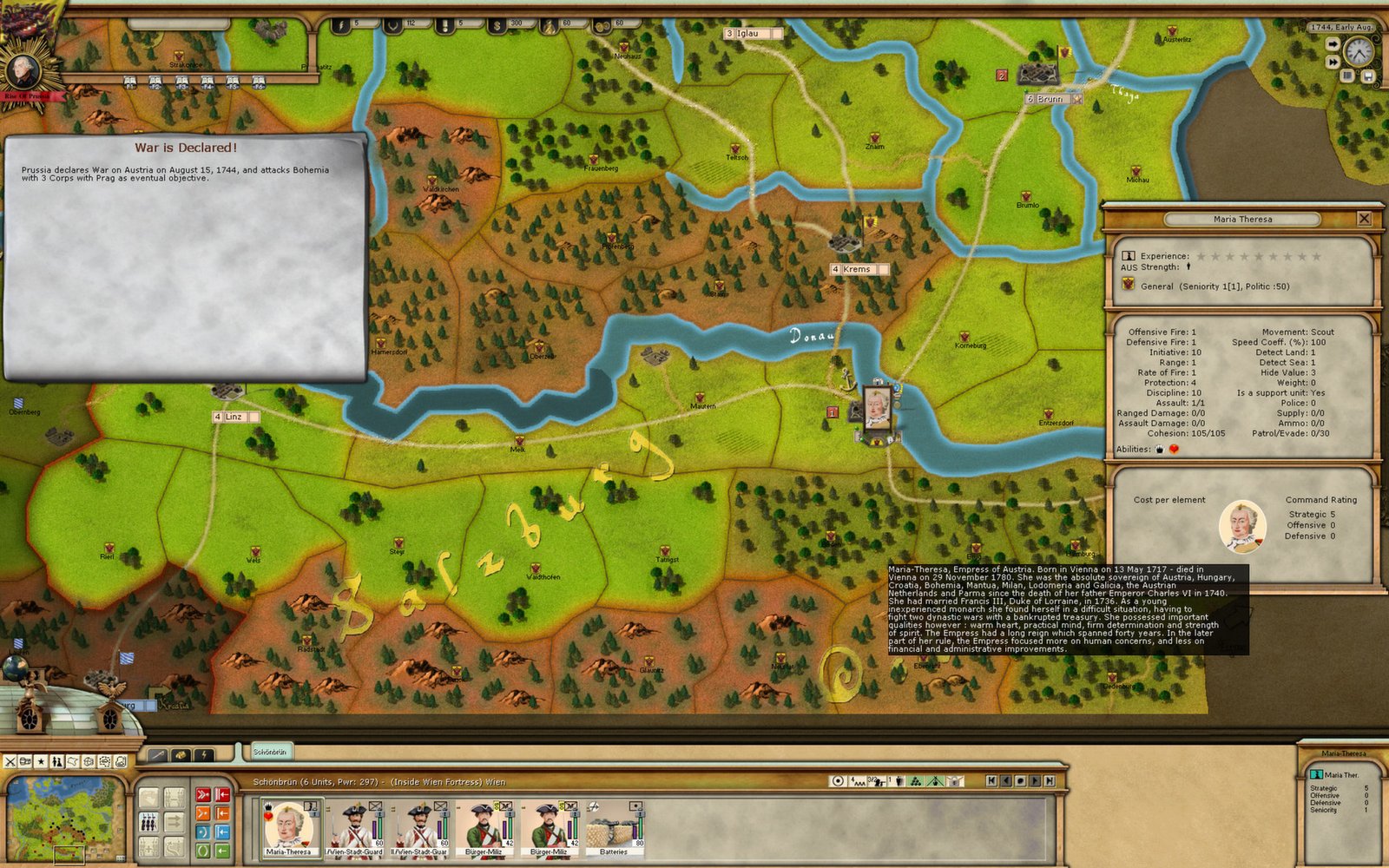Screen dimensions: 1389x868
Task: Select the Batteries unit card
Action: (614, 826)
